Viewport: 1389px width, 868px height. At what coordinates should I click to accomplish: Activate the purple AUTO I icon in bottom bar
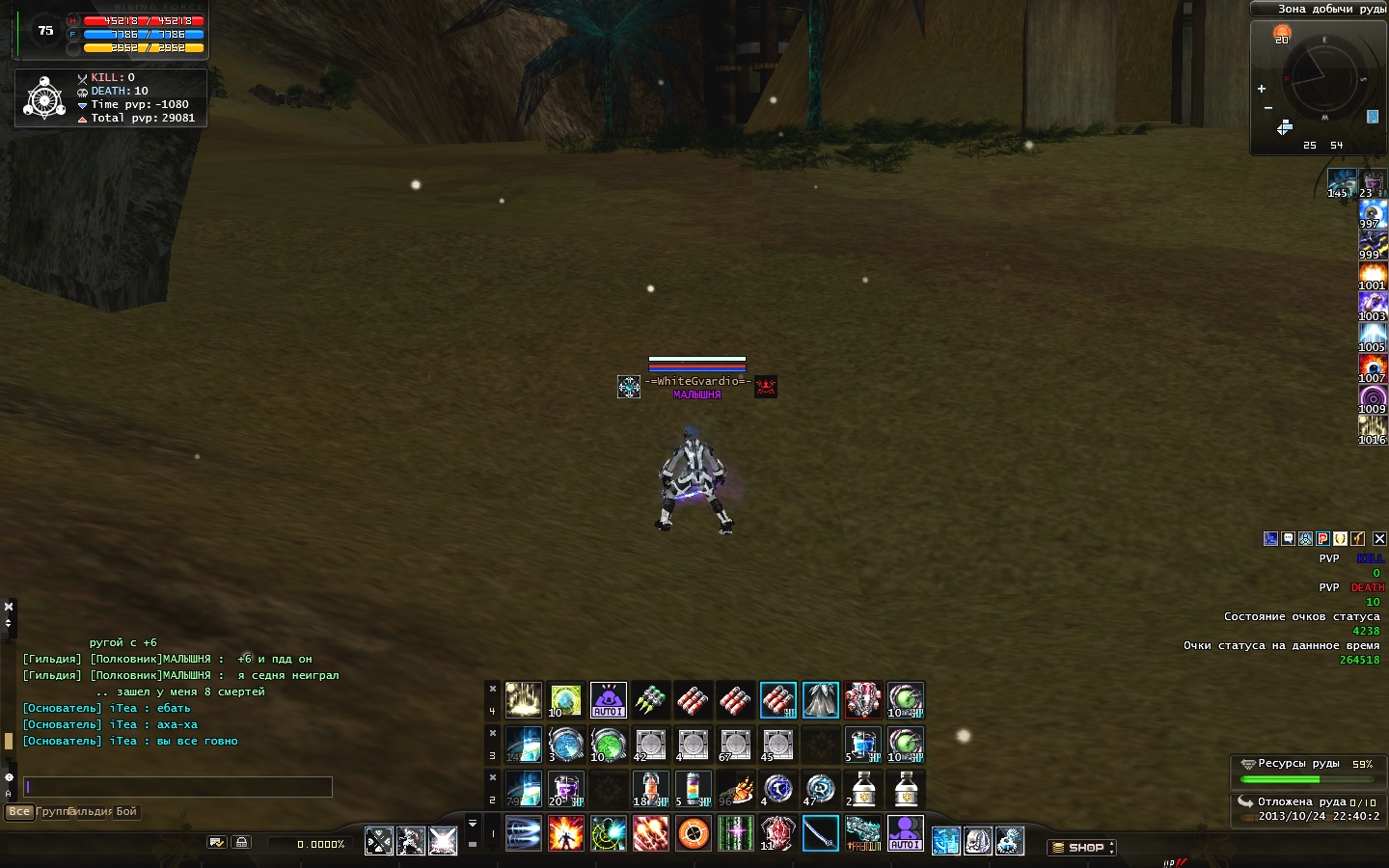tap(905, 833)
